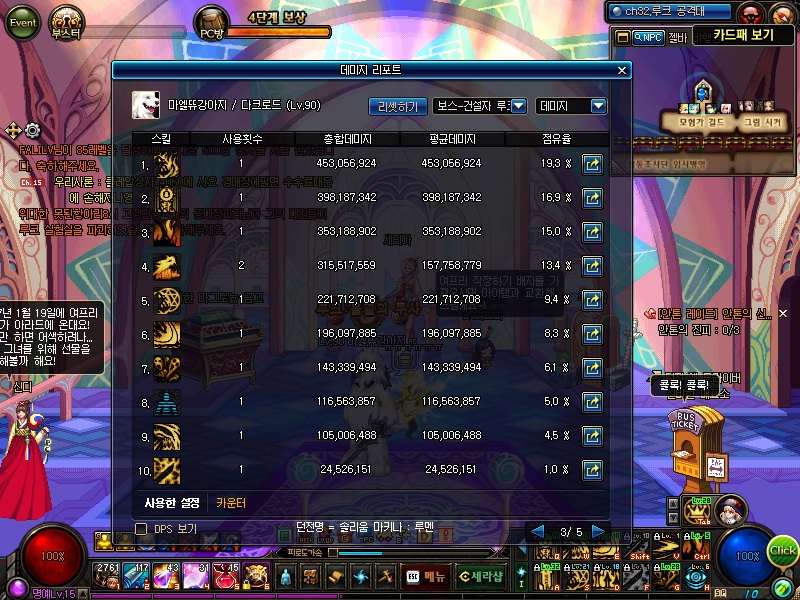The image size is (800, 600).
Task: Open the 카드패 보기 panel
Action: pyautogui.click(x=744, y=36)
